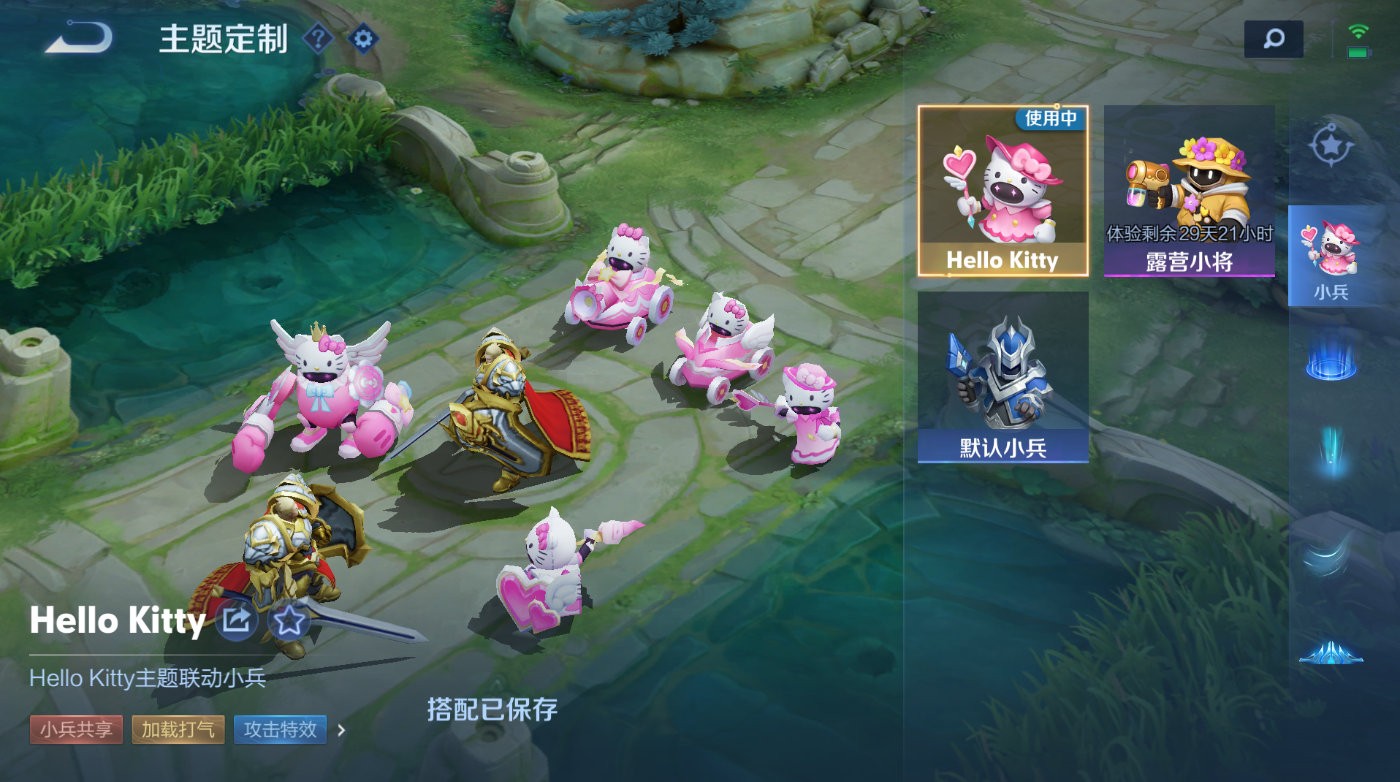
Task: Toggle favorite with the star icon
Action: pos(288,622)
